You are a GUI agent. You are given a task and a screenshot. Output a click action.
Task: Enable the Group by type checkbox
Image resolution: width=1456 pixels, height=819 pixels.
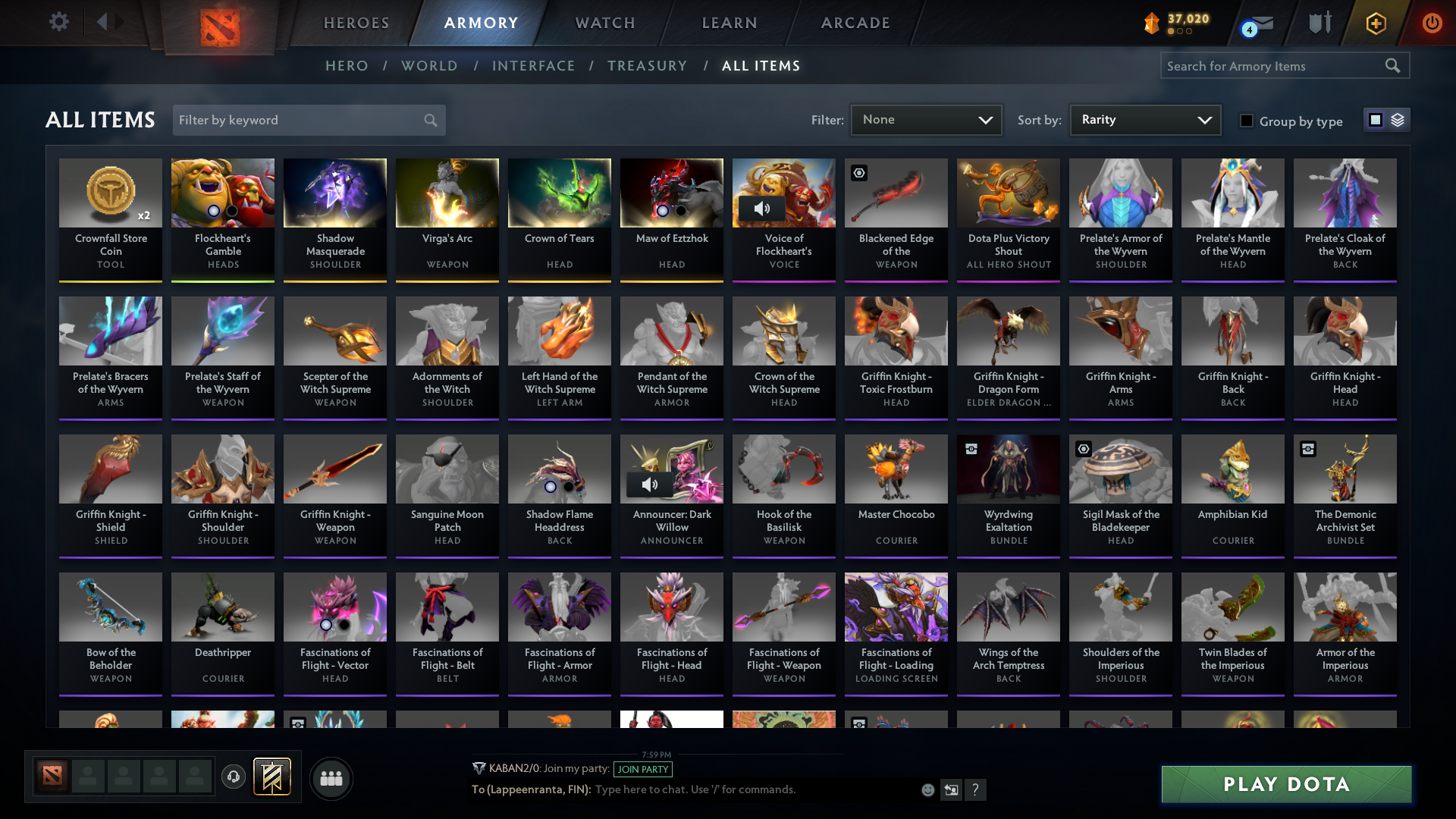pos(1247,121)
